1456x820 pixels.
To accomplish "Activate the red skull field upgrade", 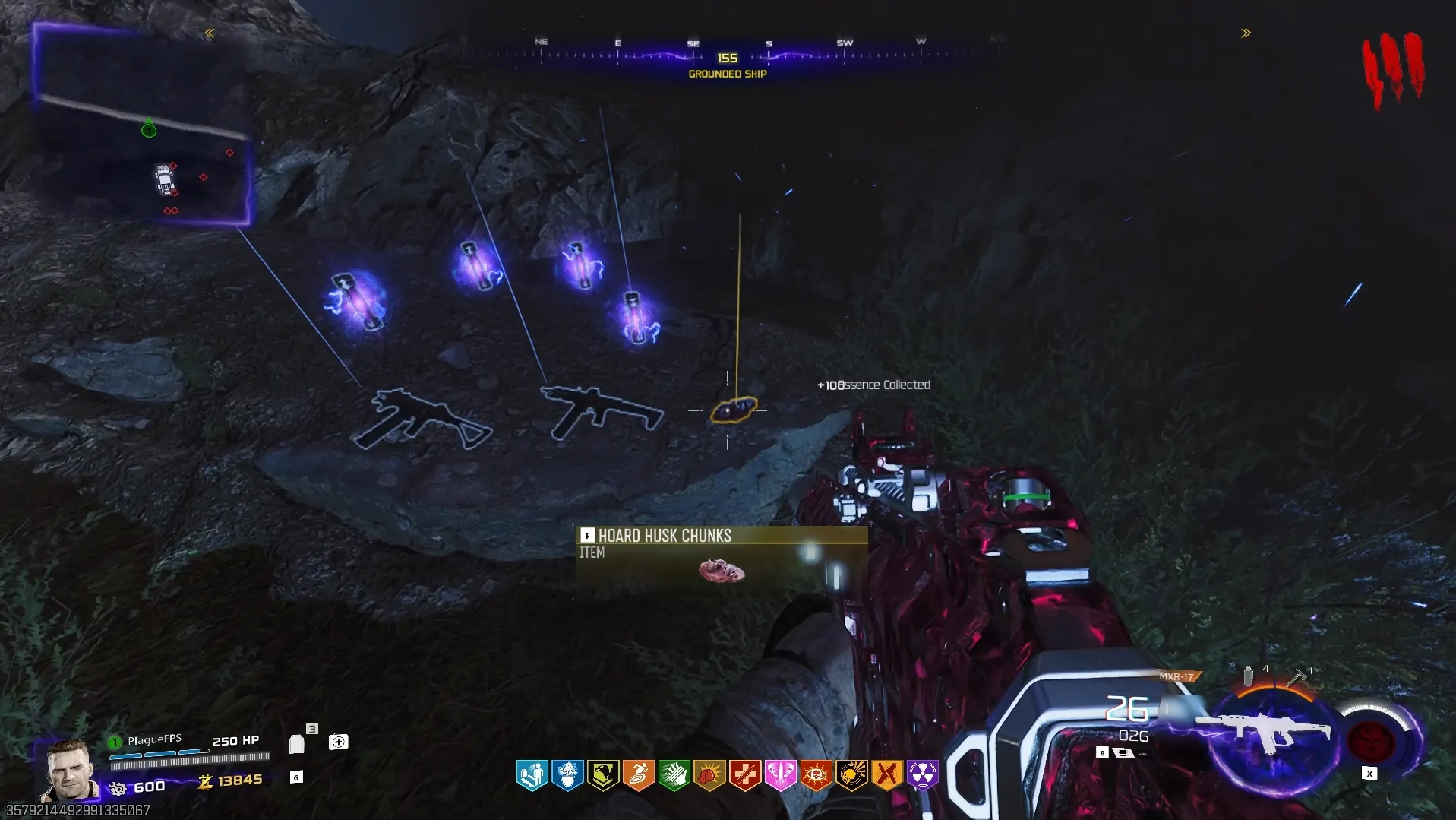I will click(x=1371, y=739).
